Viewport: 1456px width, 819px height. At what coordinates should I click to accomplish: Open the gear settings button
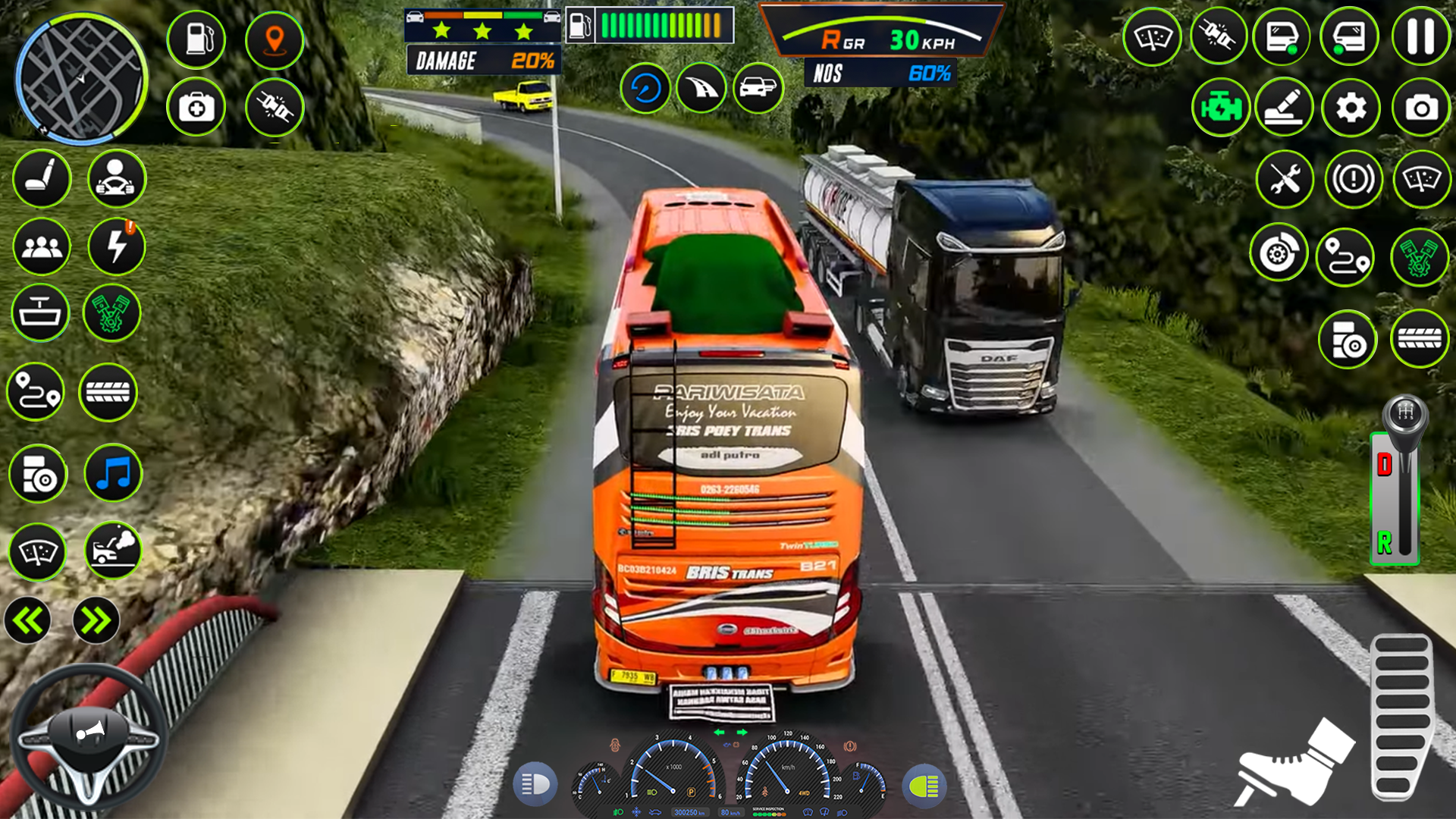[1351, 108]
